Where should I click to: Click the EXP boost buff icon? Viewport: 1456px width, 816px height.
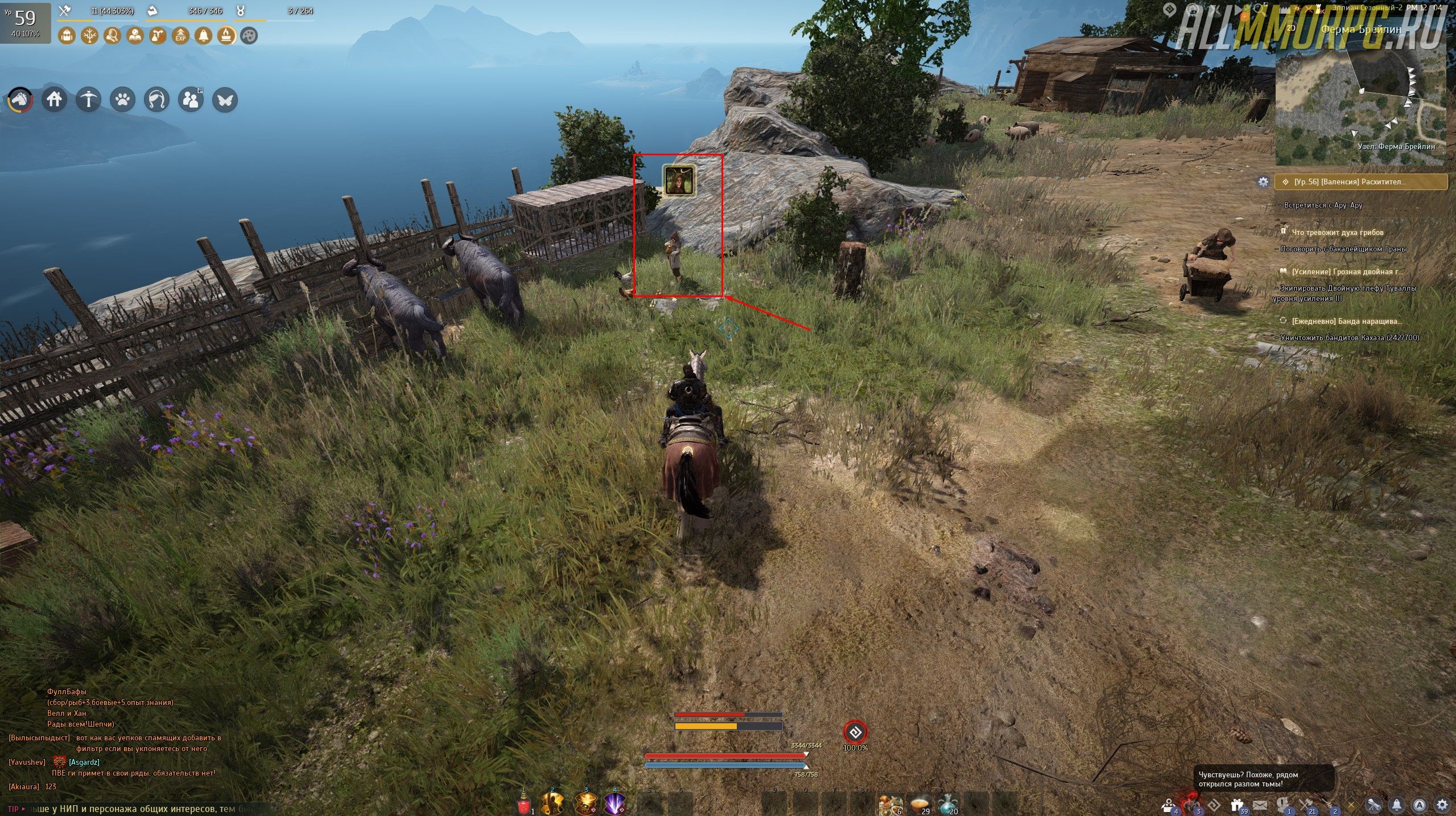click(180, 36)
